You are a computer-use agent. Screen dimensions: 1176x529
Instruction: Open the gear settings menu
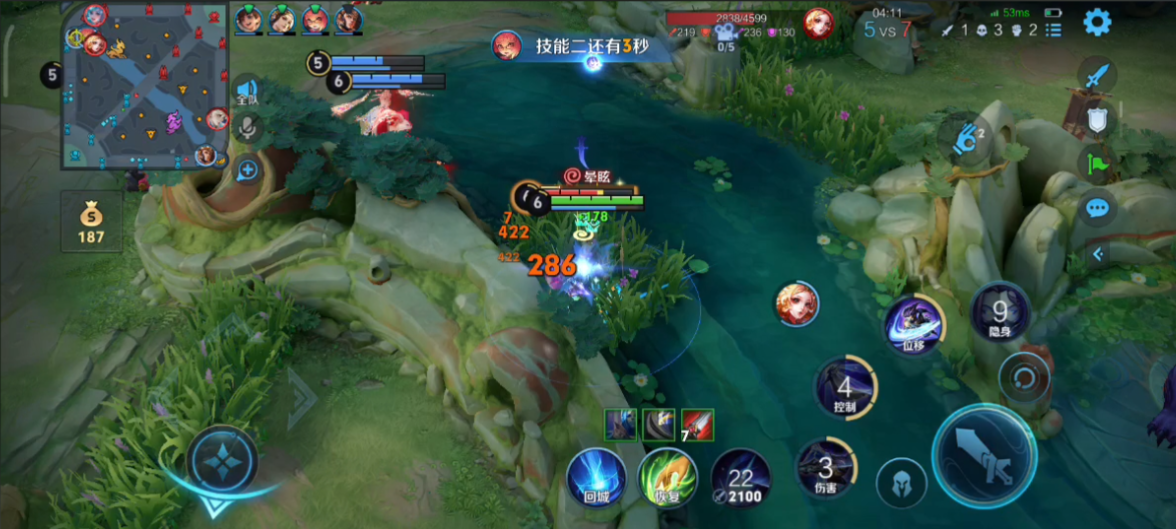[x=1097, y=22]
